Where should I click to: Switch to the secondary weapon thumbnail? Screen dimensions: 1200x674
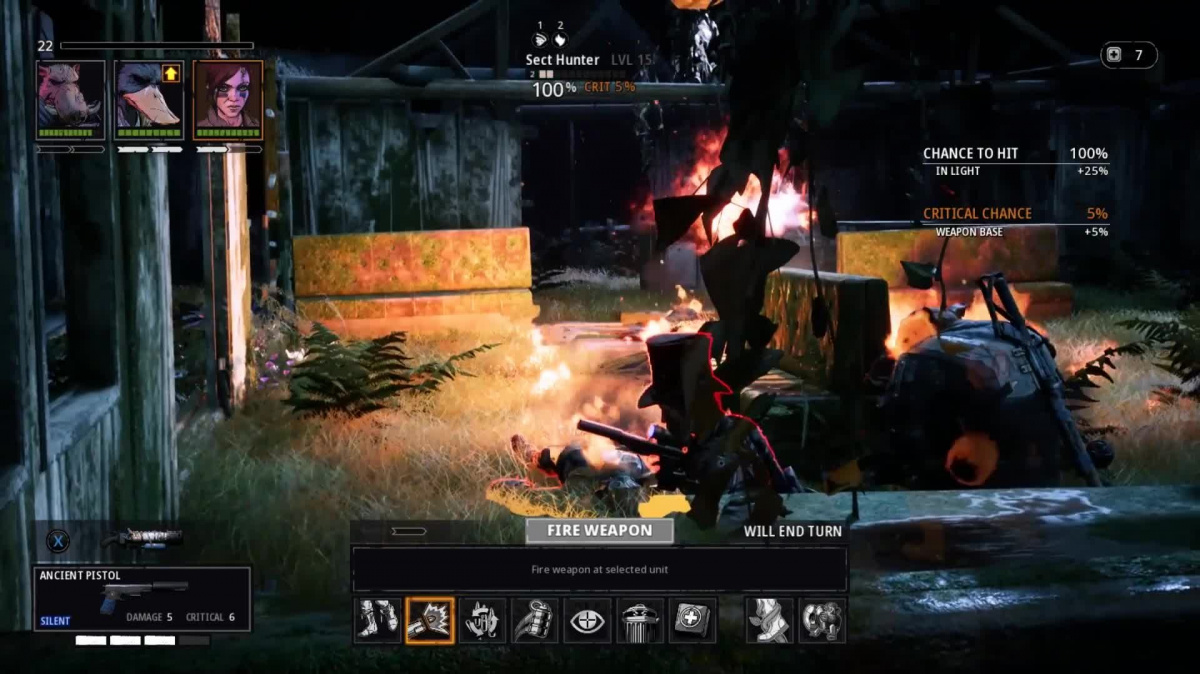click(142, 539)
